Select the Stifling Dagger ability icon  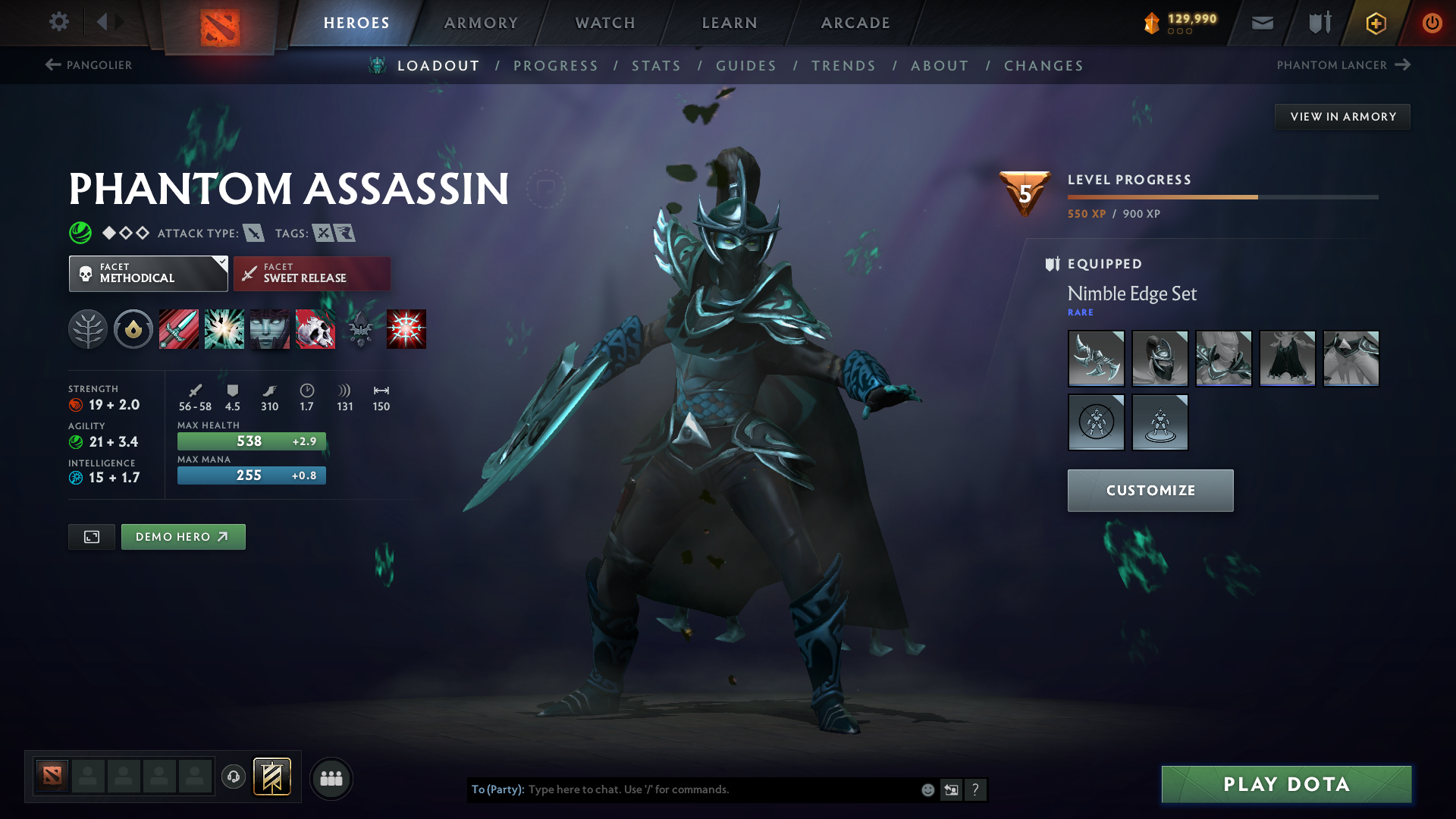pyautogui.click(x=178, y=329)
